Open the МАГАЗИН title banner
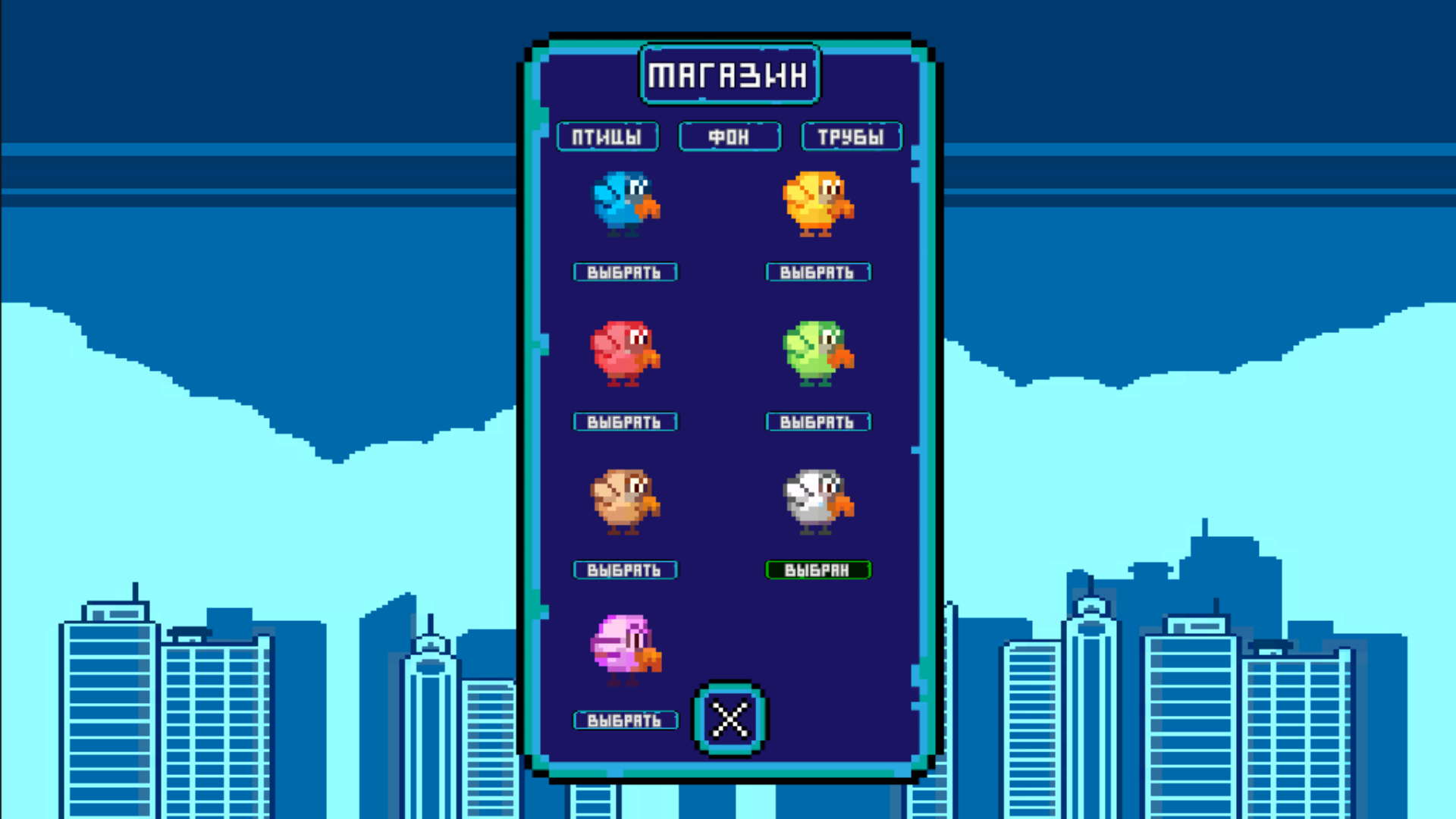Viewport: 1456px width, 819px height. point(729,73)
